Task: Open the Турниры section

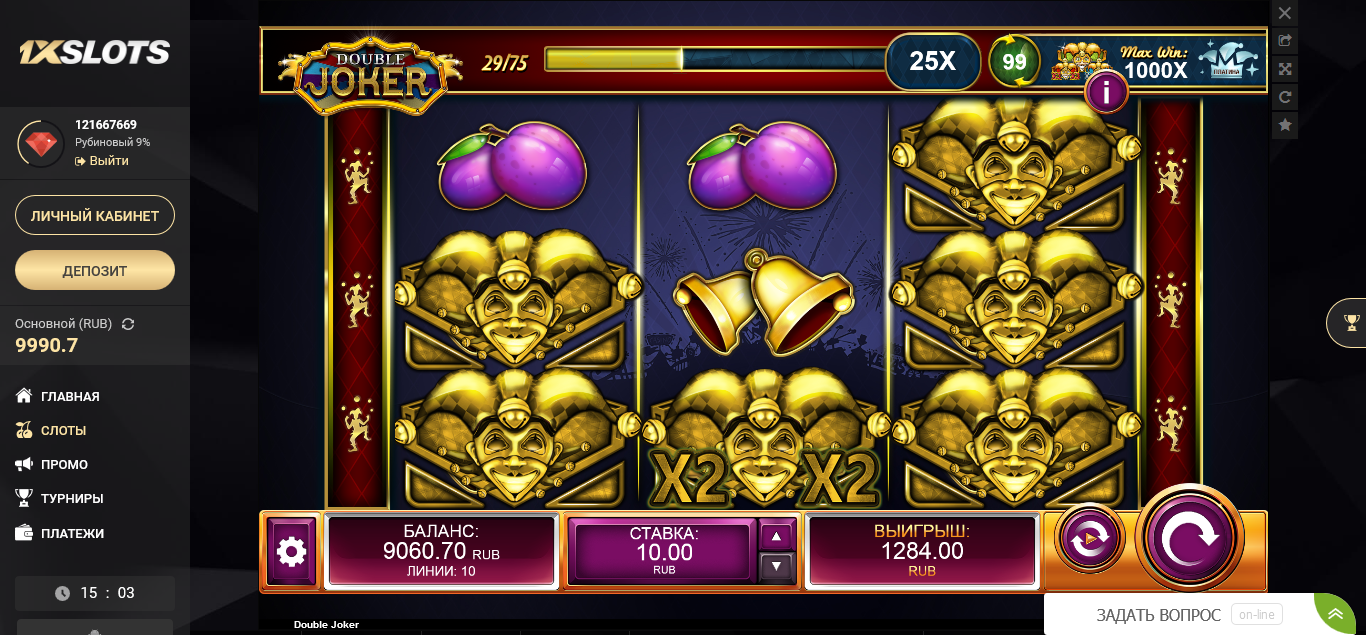Action: pos(72,498)
